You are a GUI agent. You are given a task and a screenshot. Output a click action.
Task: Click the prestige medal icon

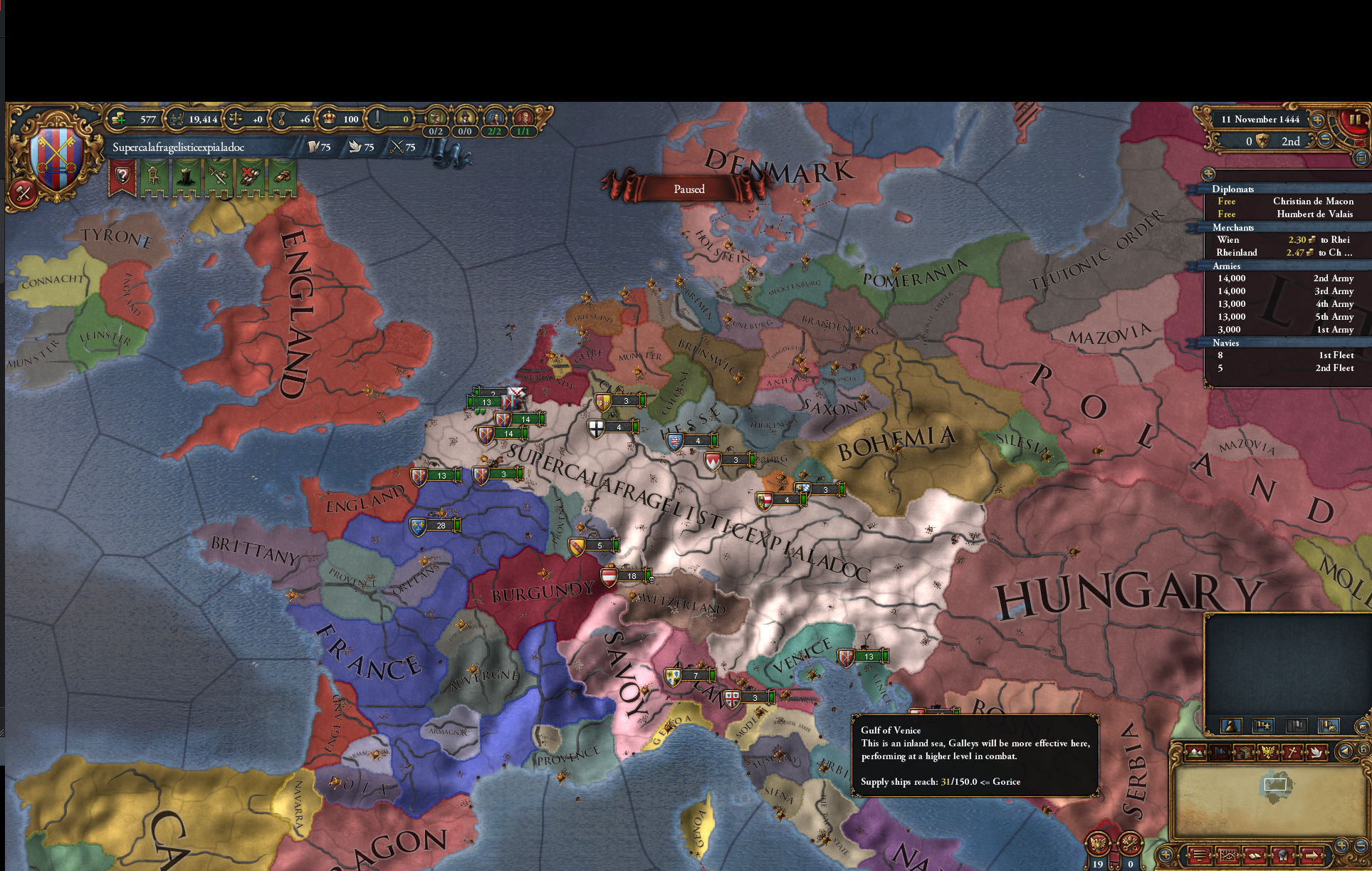pyautogui.click(x=281, y=119)
